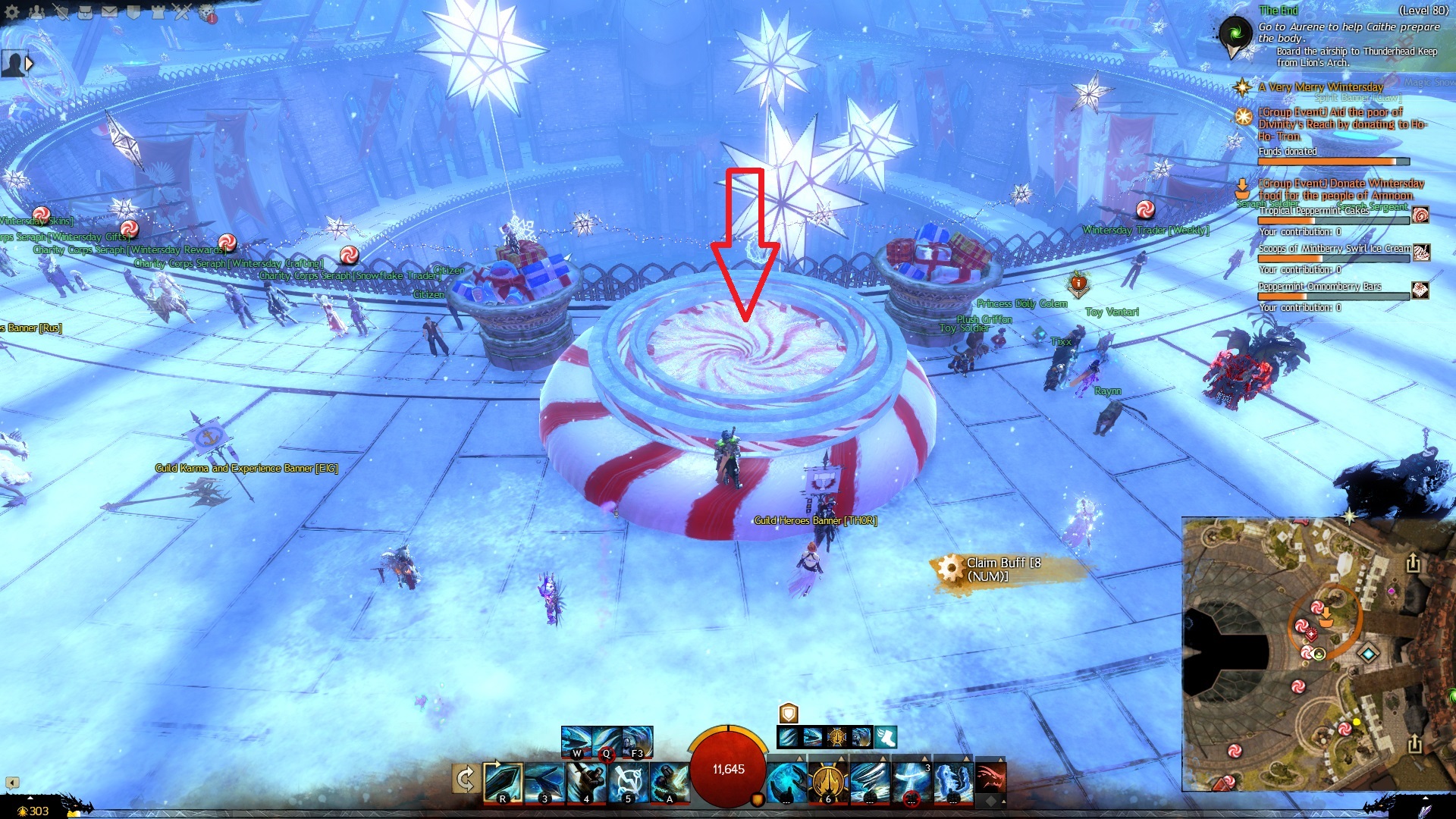The height and width of the screenshot is (819, 1456).
Task: Open the game menu gear icon
Action: click(x=12, y=12)
